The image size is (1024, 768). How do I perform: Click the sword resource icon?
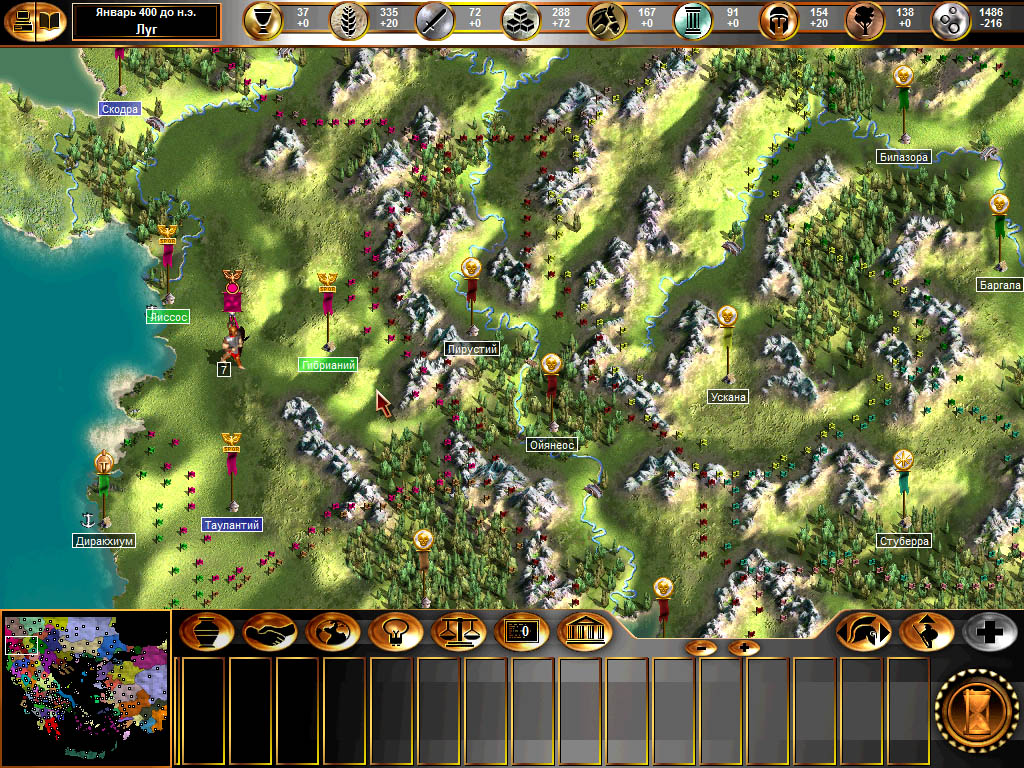tap(434, 20)
